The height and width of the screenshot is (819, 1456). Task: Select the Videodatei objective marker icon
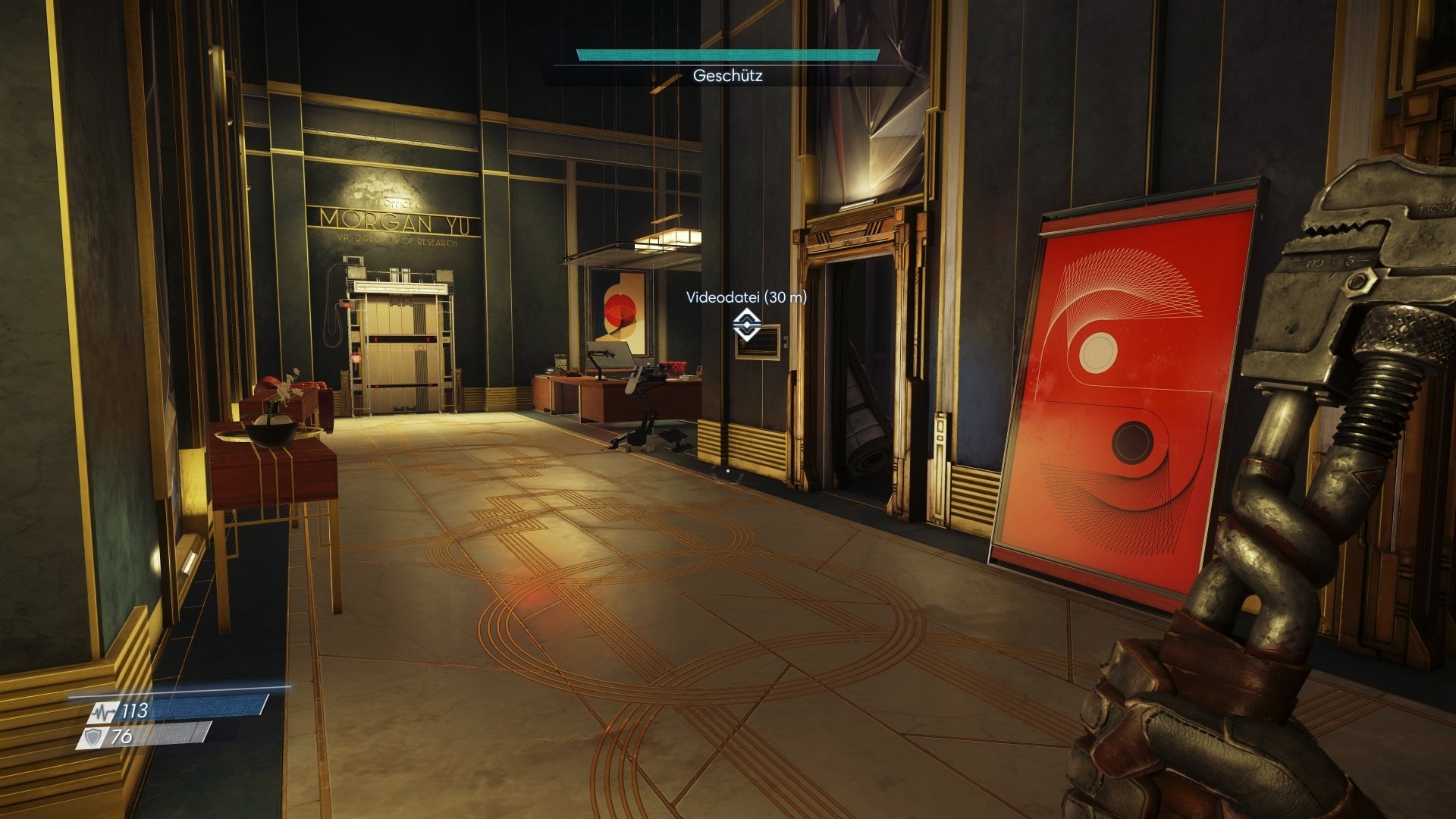746,325
